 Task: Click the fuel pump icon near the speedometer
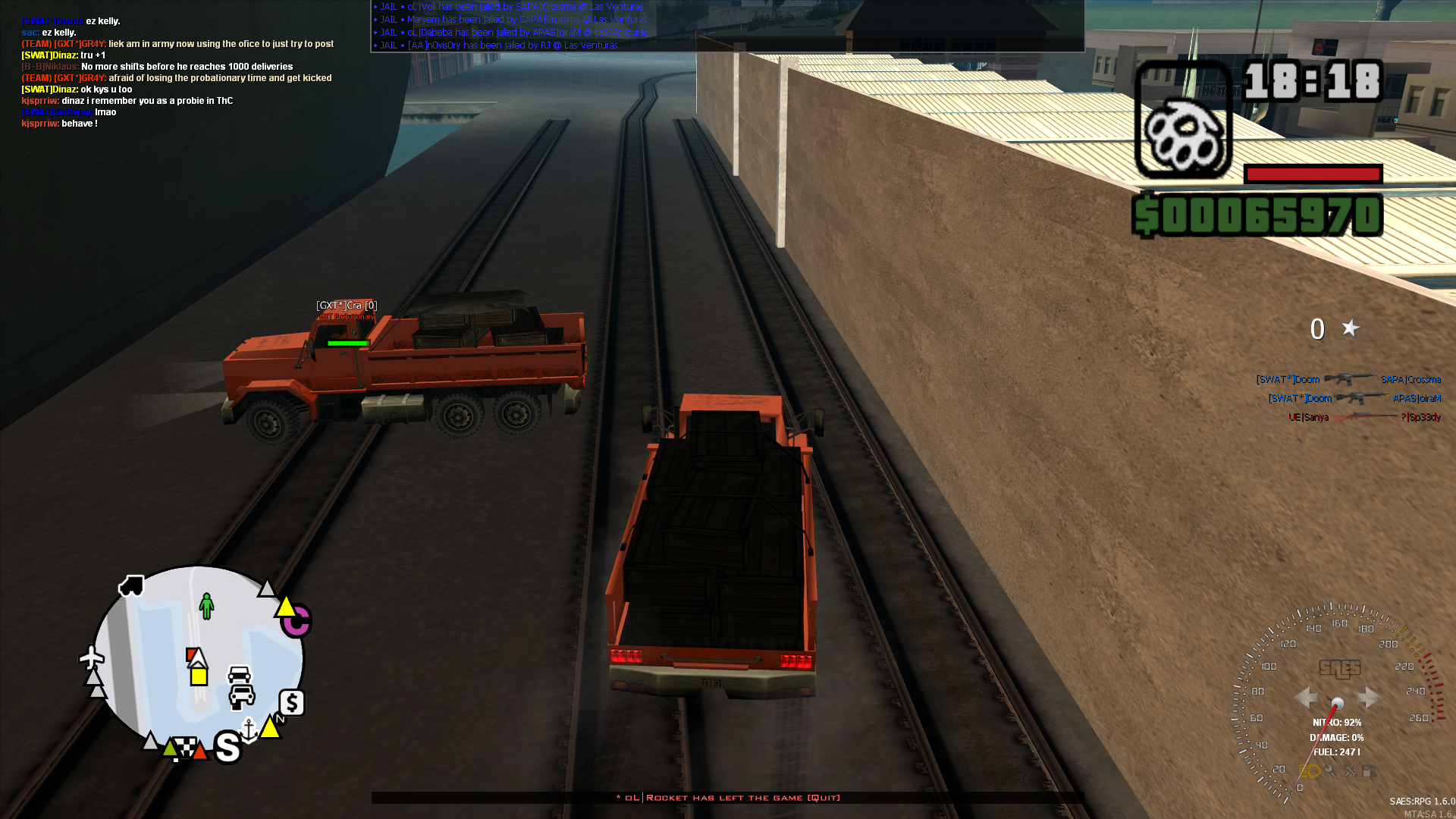[x=1369, y=771]
